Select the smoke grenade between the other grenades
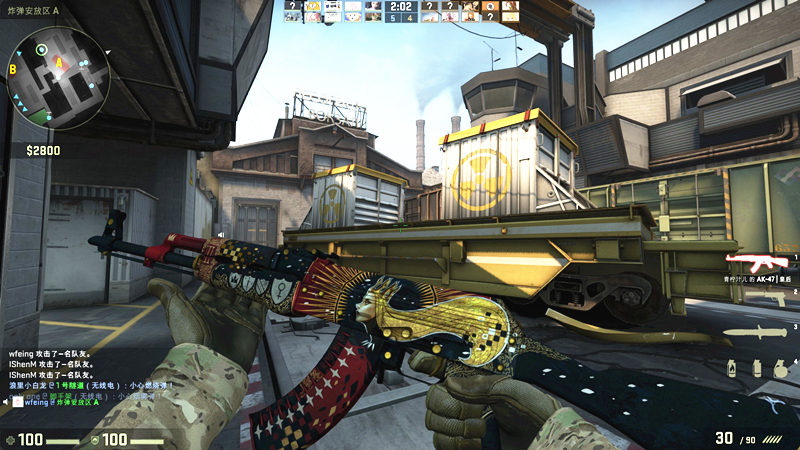800x450 pixels. click(x=757, y=367)
